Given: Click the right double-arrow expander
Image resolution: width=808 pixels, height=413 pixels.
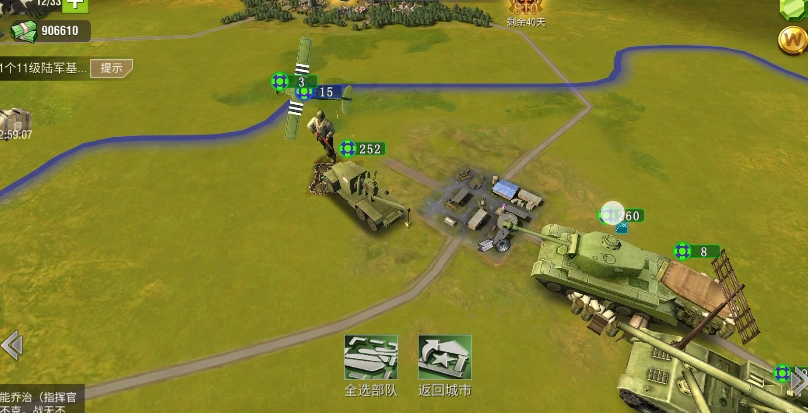Looking at the screenshot, I should (797, 380).
